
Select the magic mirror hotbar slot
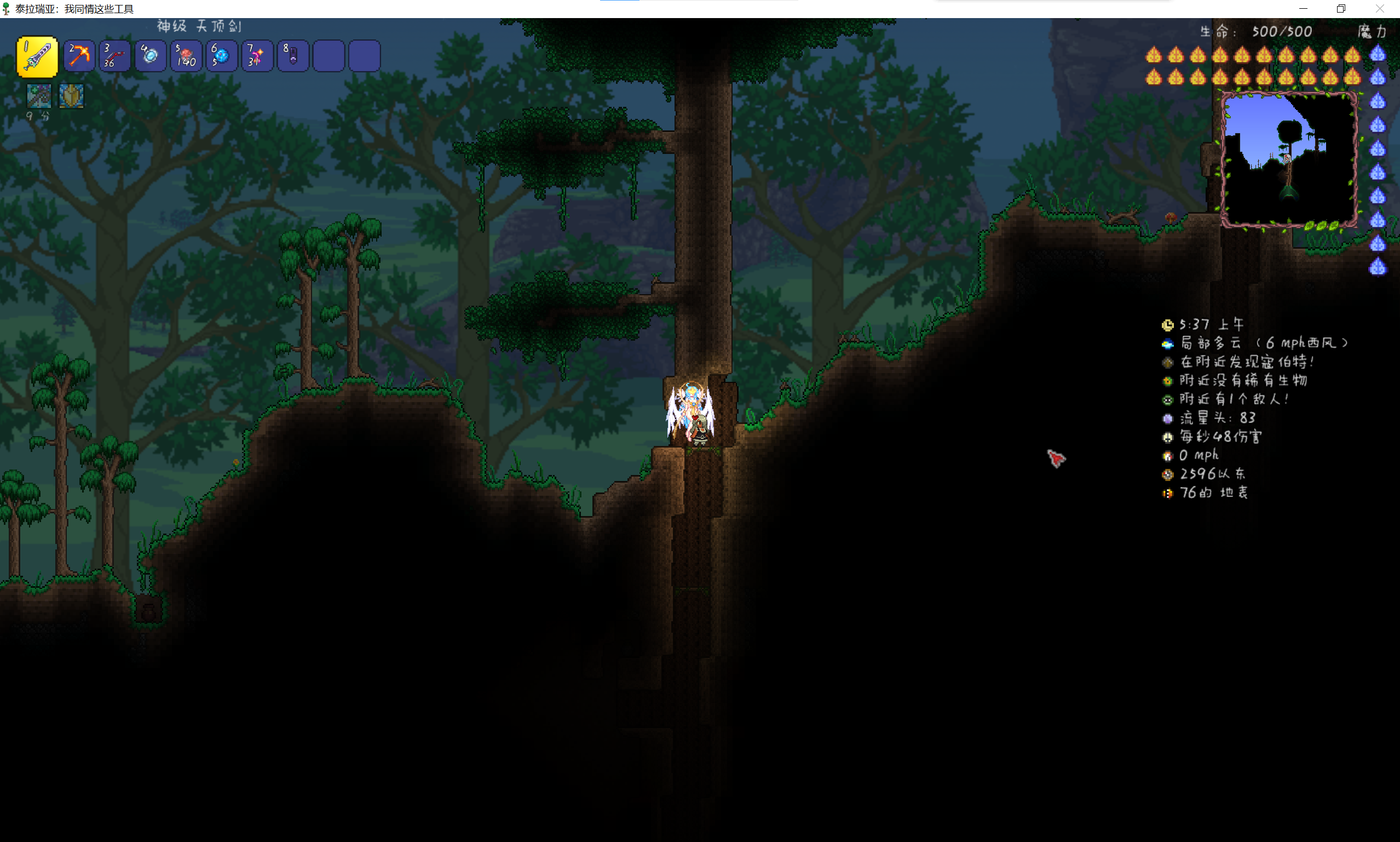tap(150, 56)
